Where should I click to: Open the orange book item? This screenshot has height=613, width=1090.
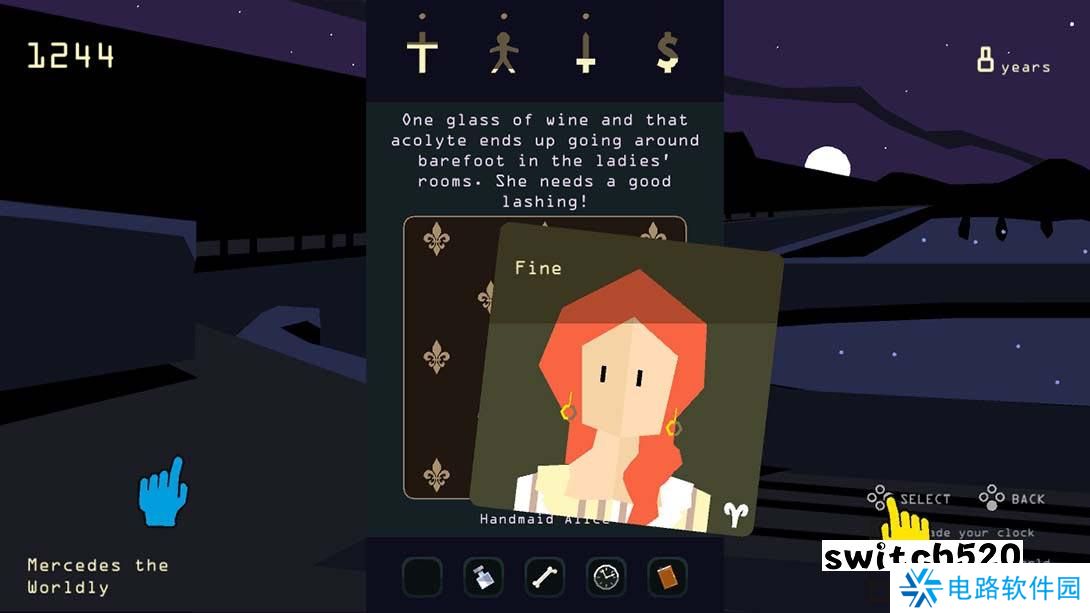667,577
